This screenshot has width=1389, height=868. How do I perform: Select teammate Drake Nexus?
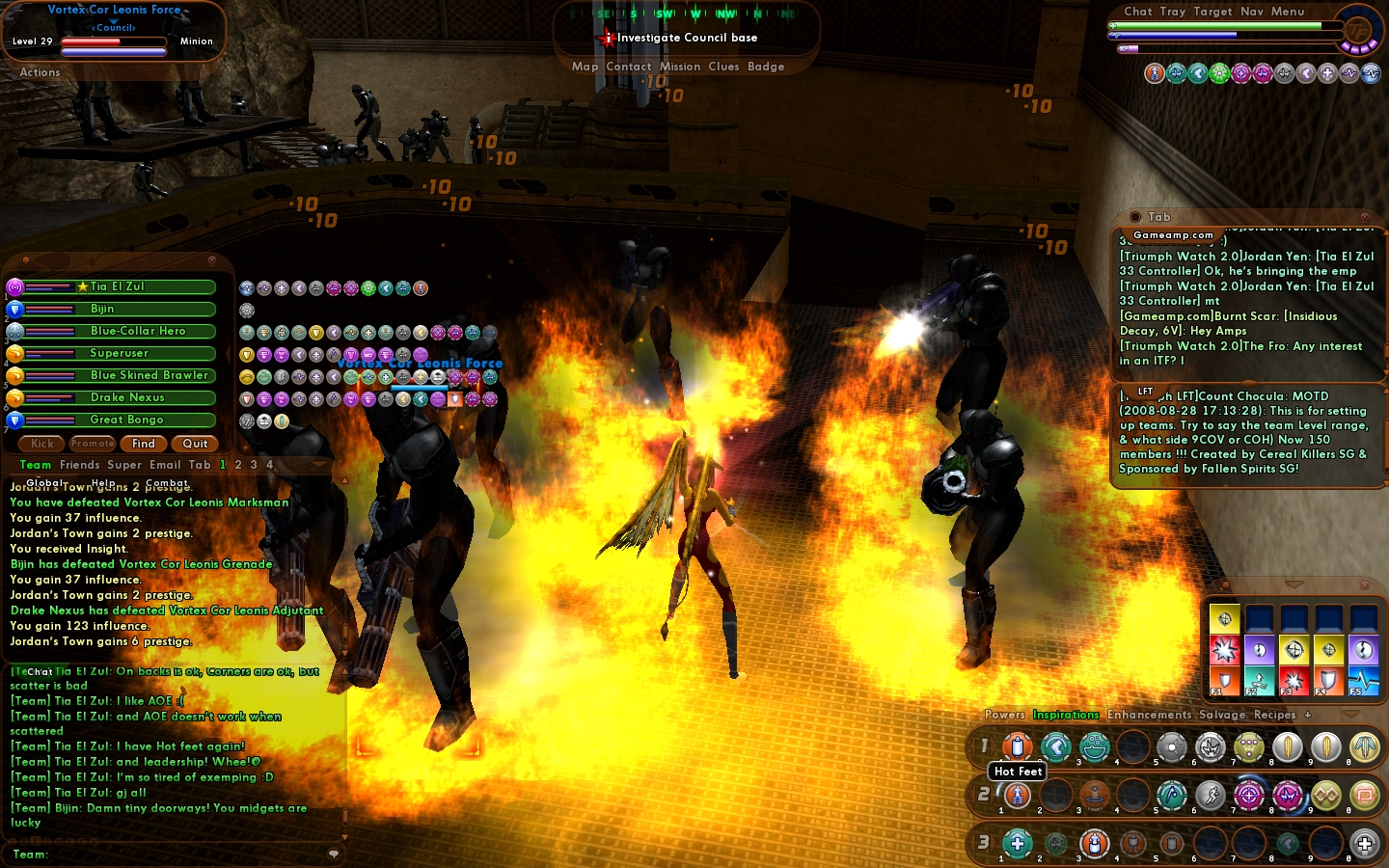point(127,397)
